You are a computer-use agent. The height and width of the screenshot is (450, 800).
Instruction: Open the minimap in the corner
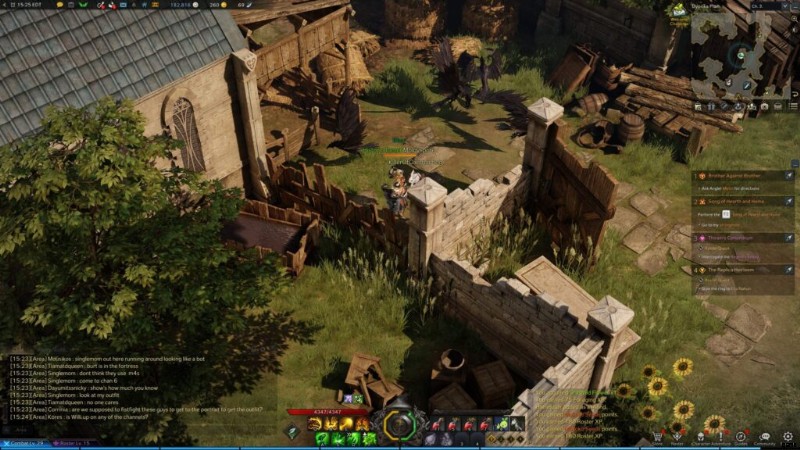click(x=743, y=54)
